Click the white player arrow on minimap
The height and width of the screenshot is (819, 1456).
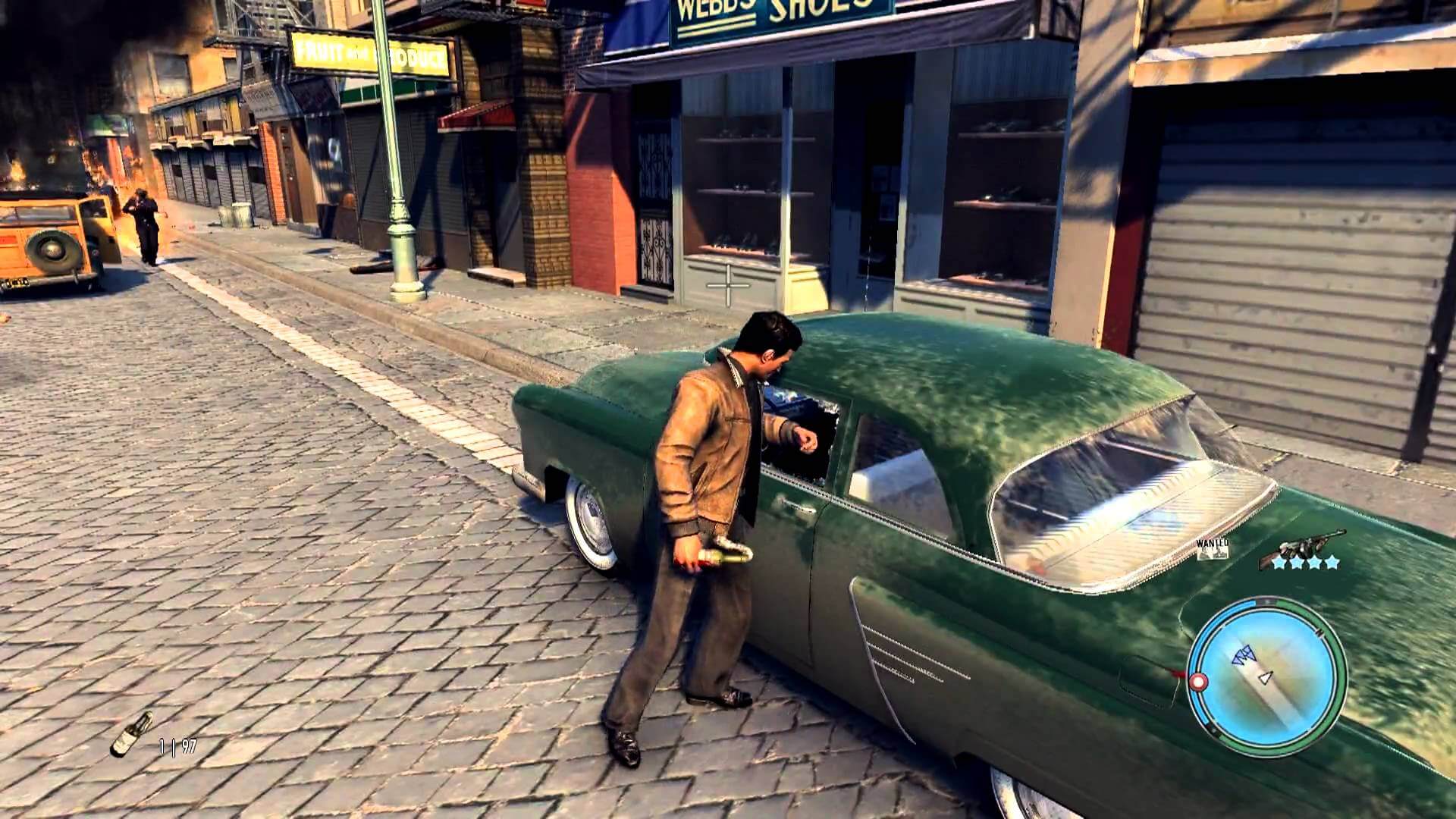click(x=1264, y=676)
